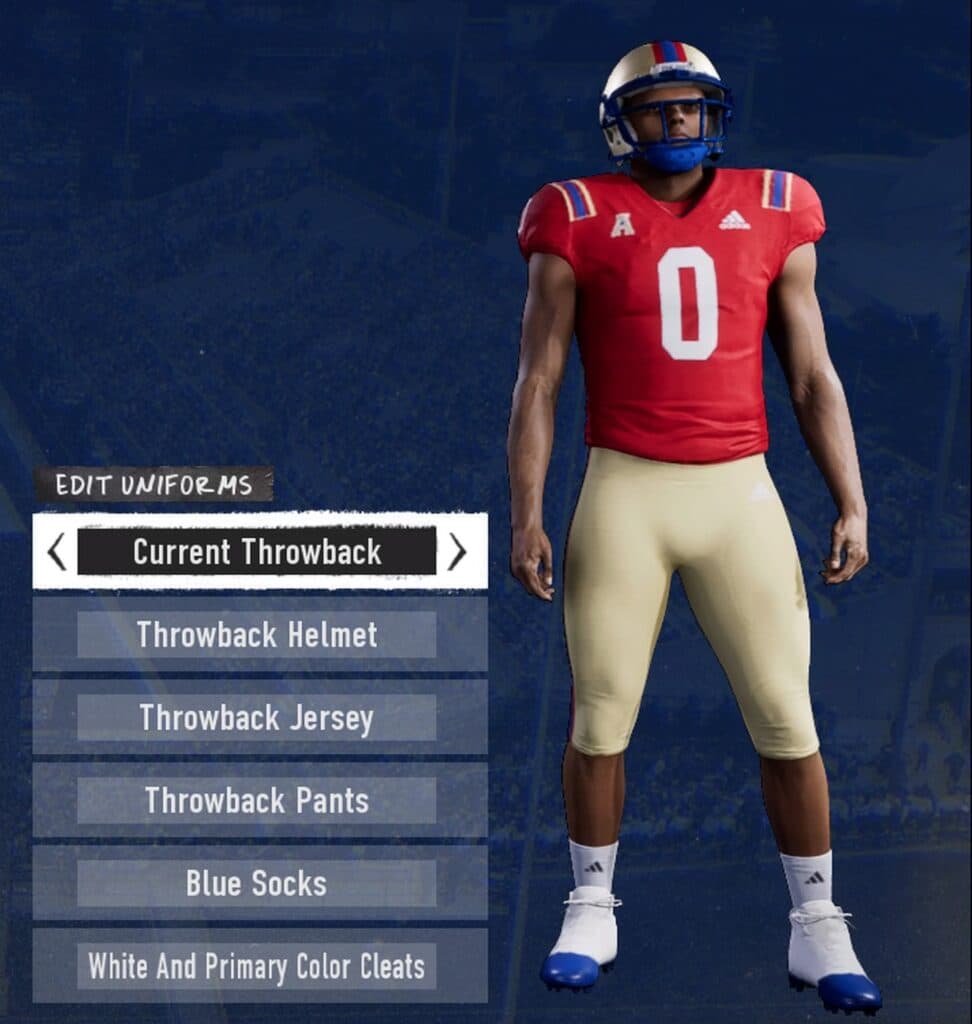Click the left arrow beside Current Throwback
Screen dimensions: 972x1024
57,551
